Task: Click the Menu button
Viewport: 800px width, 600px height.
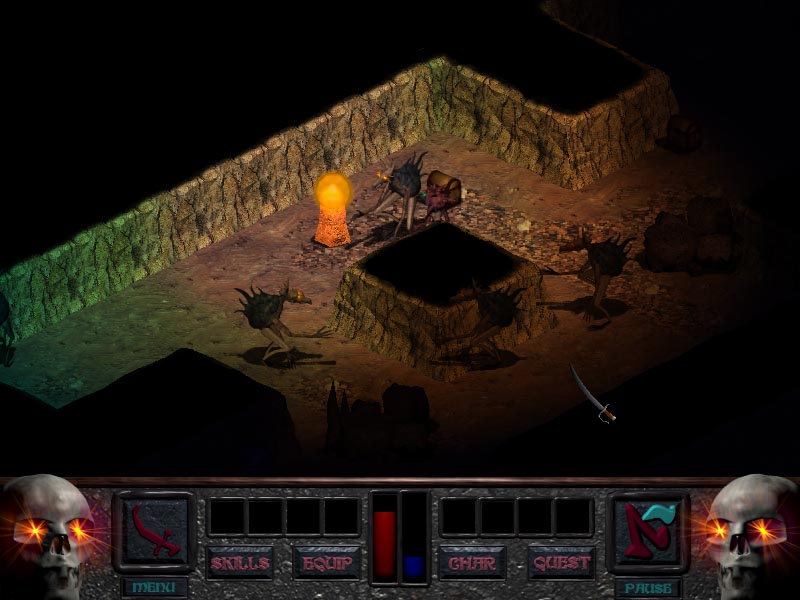Action: 153,587
